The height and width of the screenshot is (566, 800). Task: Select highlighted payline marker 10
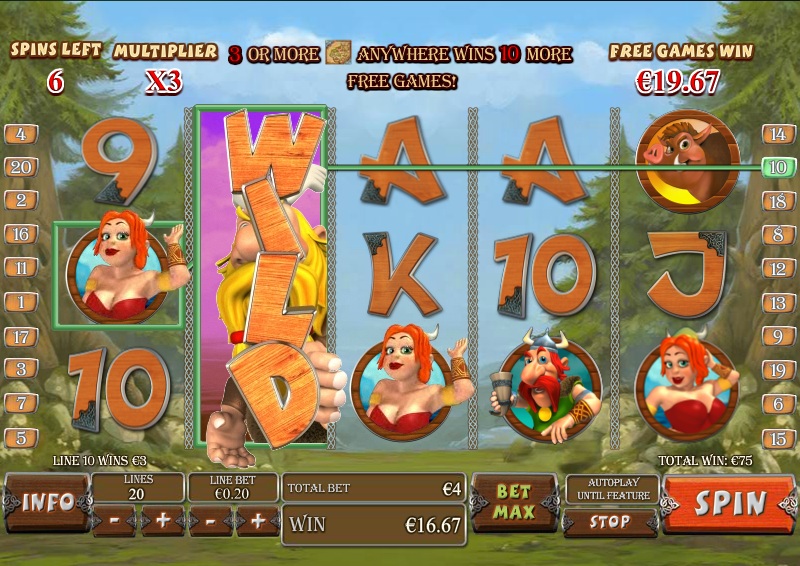777,167
